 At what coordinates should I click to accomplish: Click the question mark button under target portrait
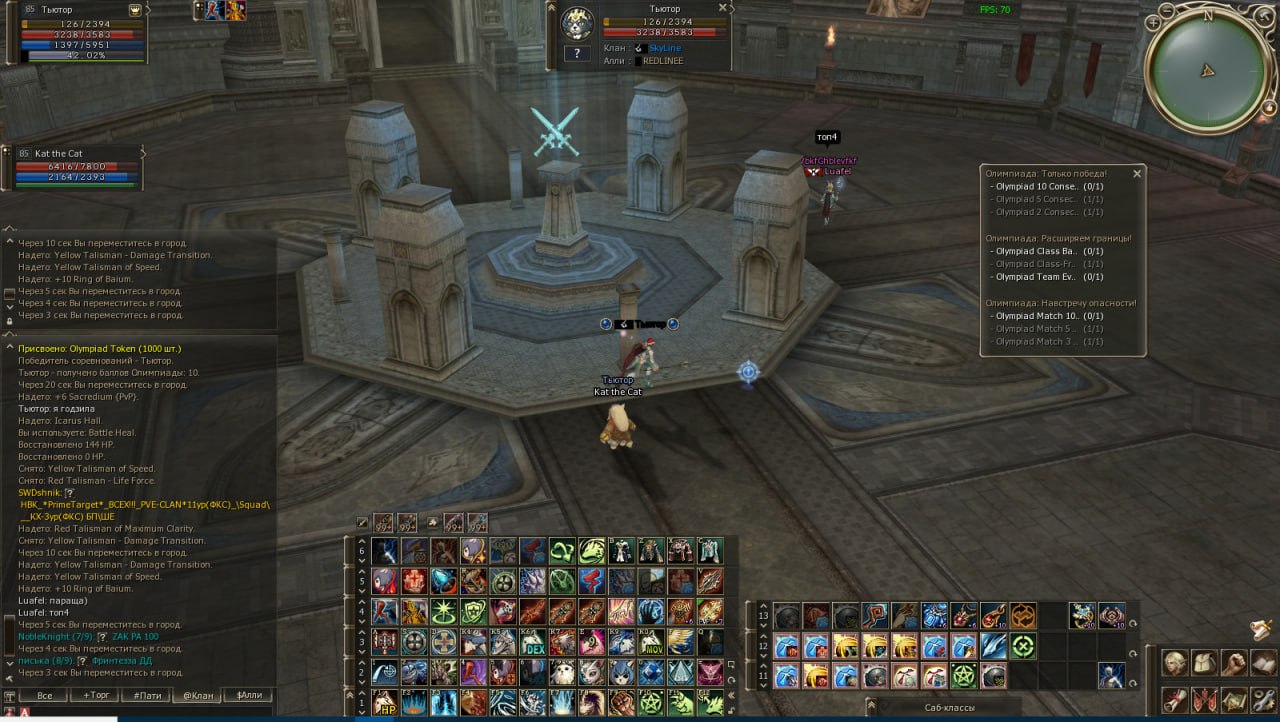(x=577, y=53)
